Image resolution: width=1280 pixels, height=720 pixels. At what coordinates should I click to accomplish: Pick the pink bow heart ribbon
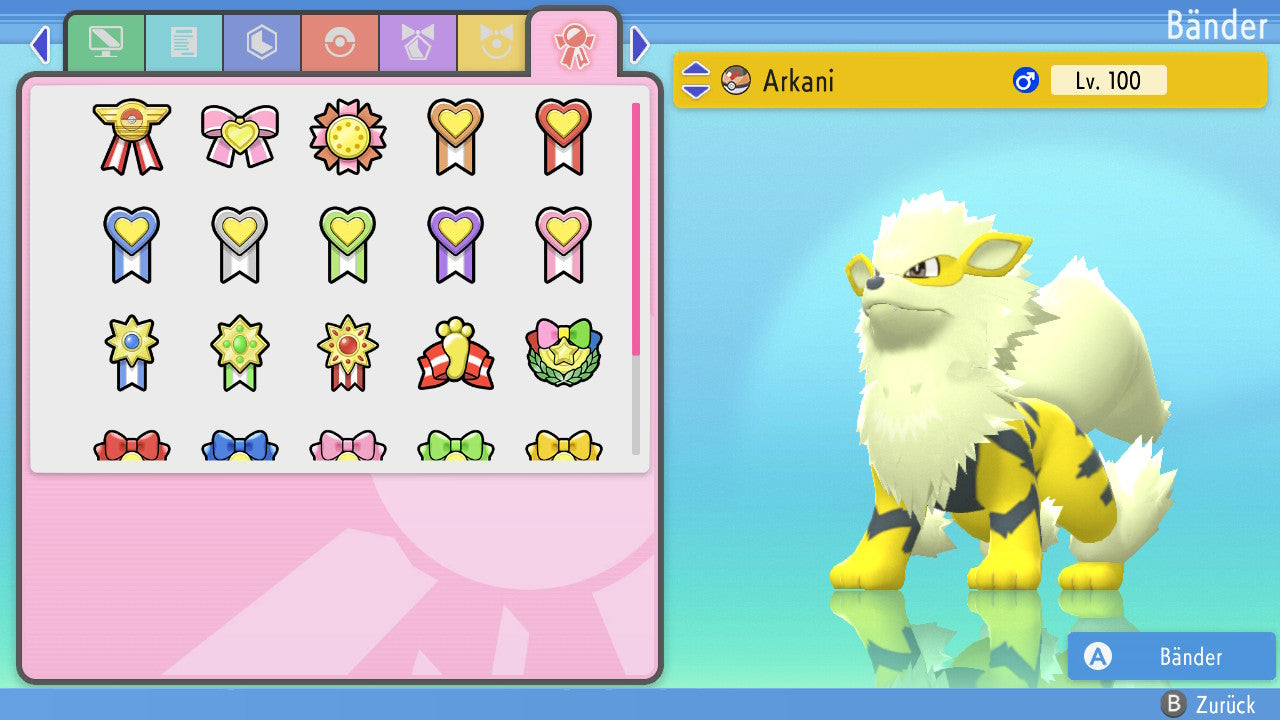point(240,136)
